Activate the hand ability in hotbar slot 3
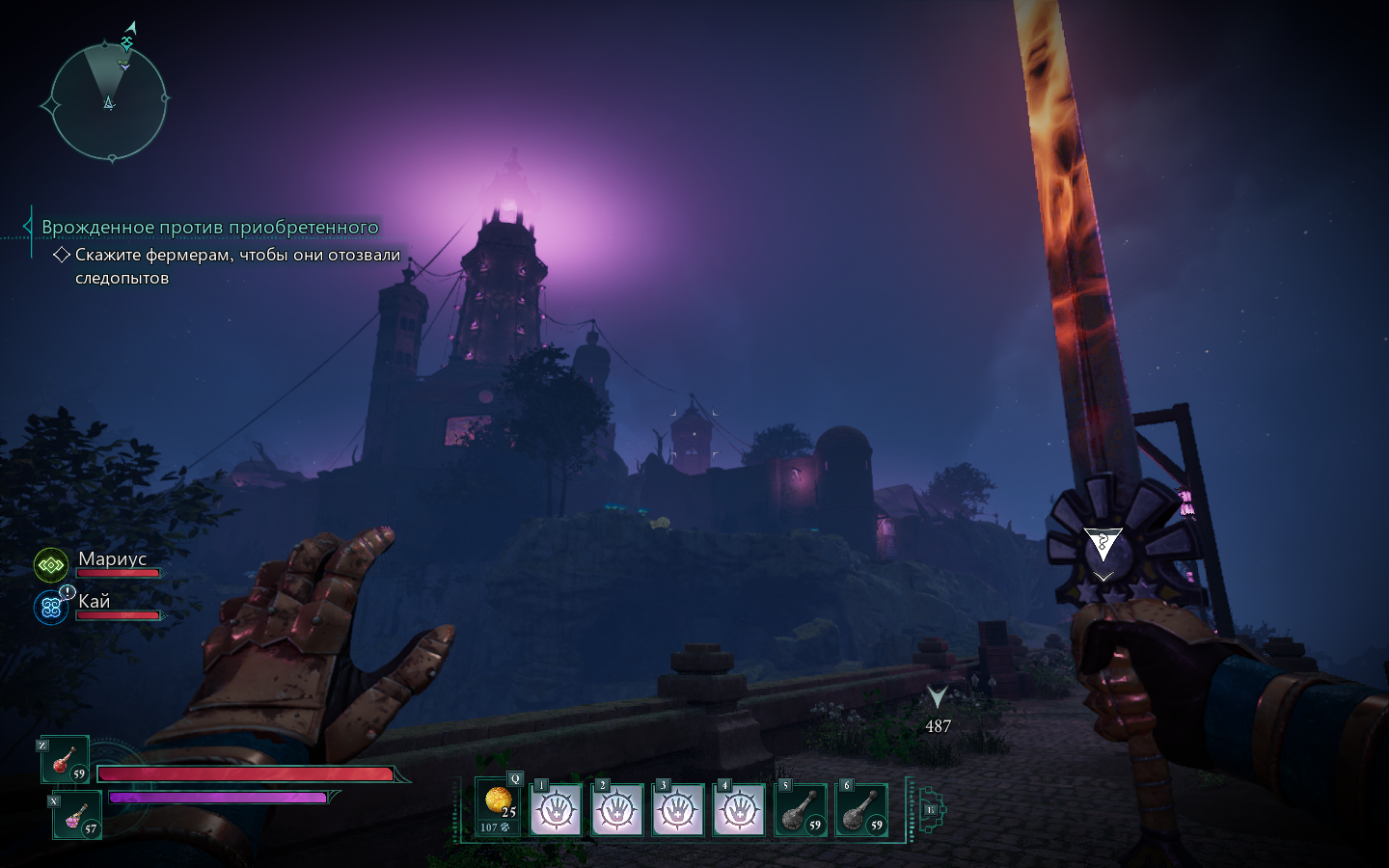 pyautogui.click(x=678, y=809)
